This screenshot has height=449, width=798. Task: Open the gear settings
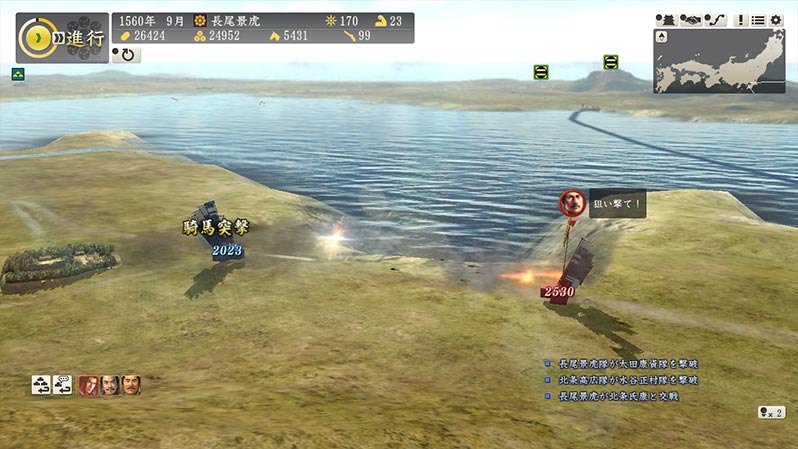(x=776, y=20)
